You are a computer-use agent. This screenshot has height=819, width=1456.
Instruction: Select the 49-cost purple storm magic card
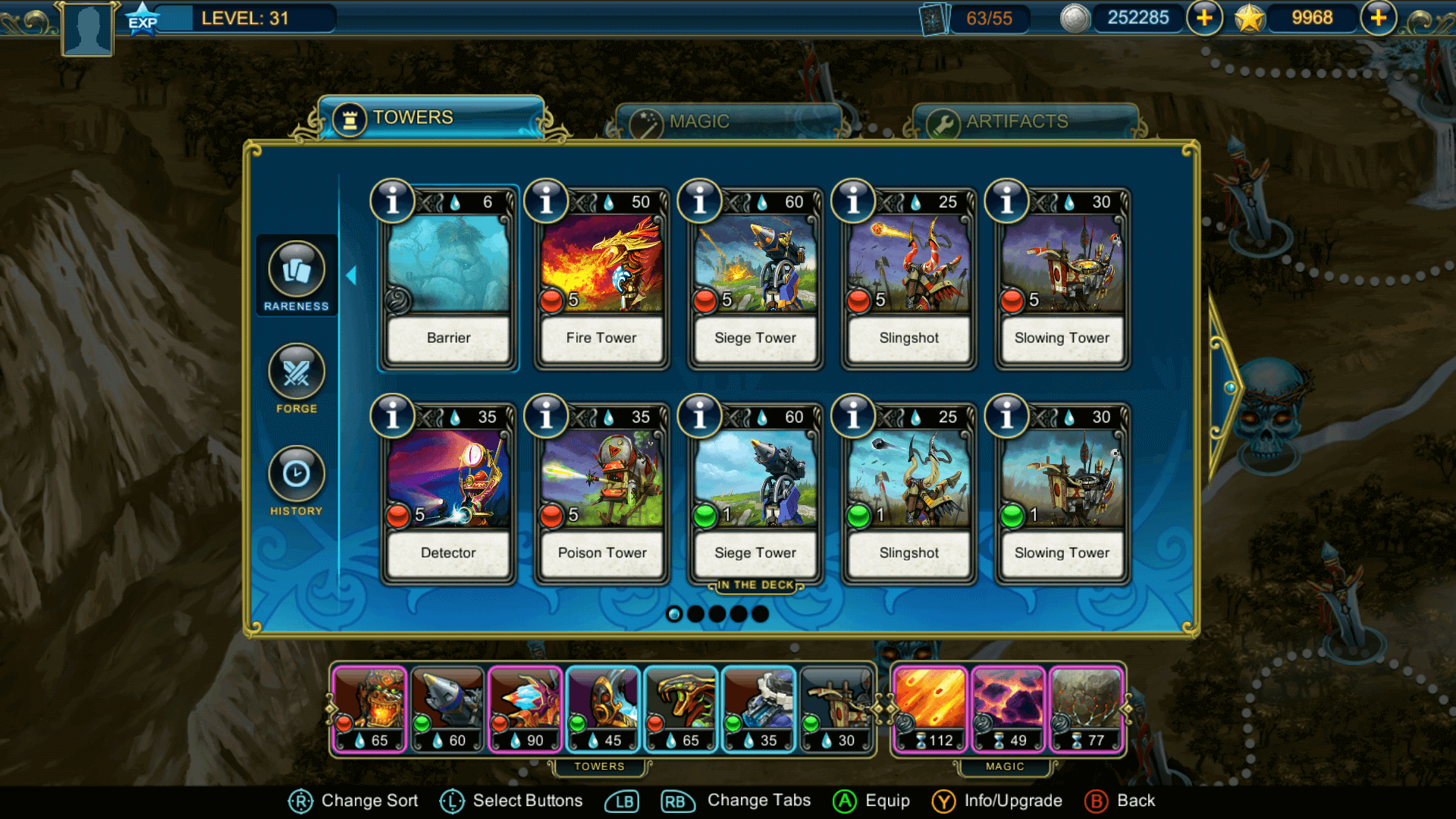point(1008,709)
